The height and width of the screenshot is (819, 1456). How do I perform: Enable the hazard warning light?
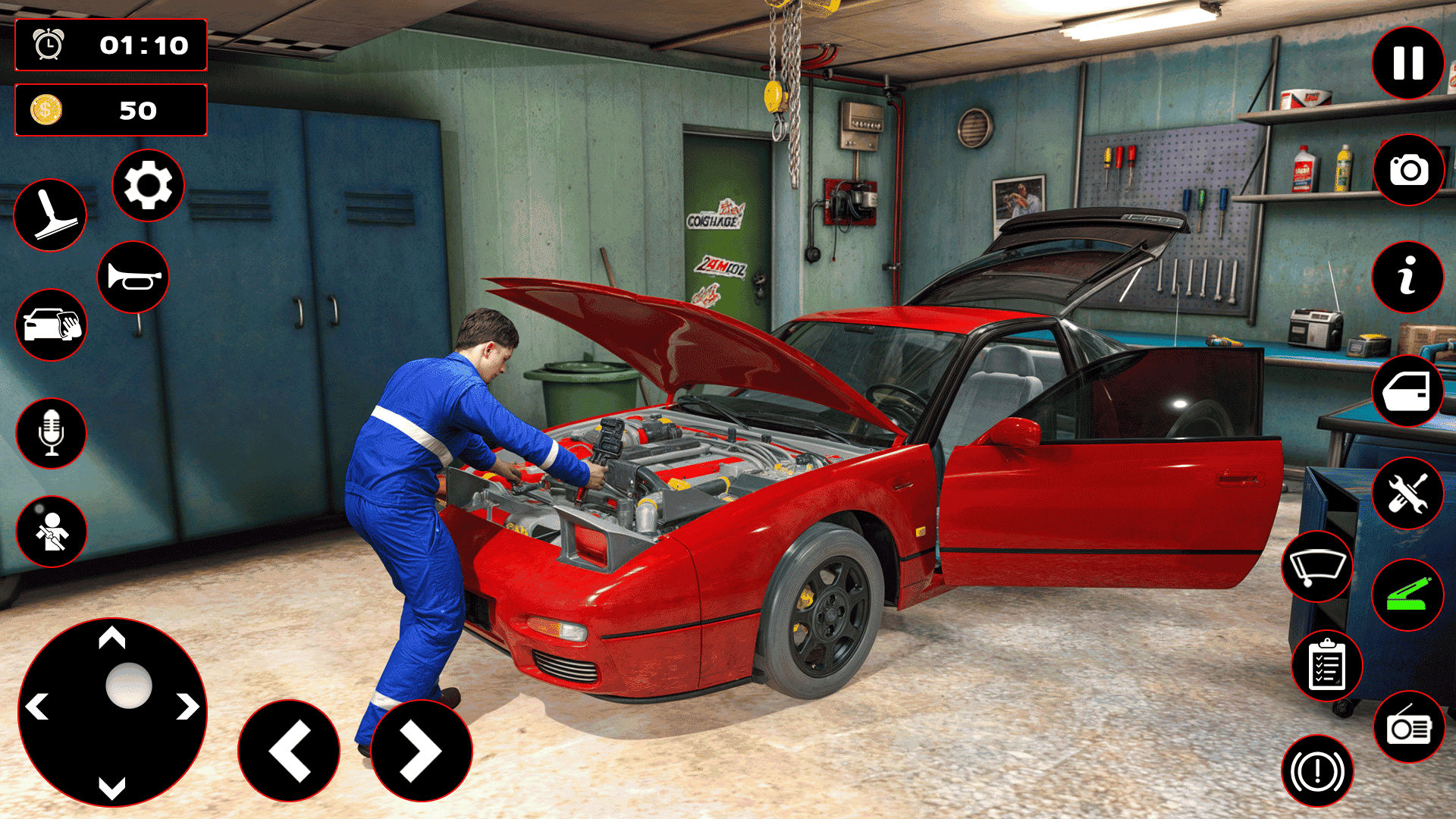(x=1317, y=769)
